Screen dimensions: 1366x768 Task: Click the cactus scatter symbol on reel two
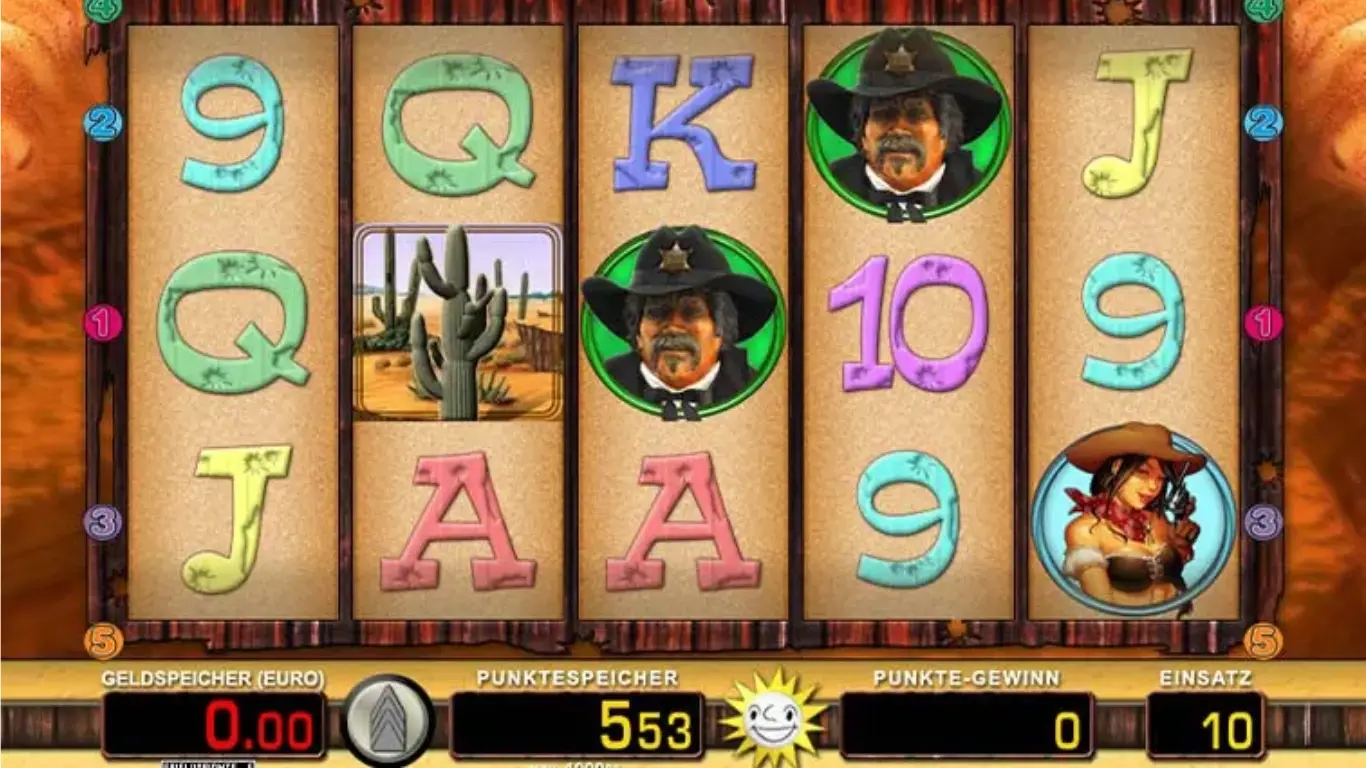(455, 320)
